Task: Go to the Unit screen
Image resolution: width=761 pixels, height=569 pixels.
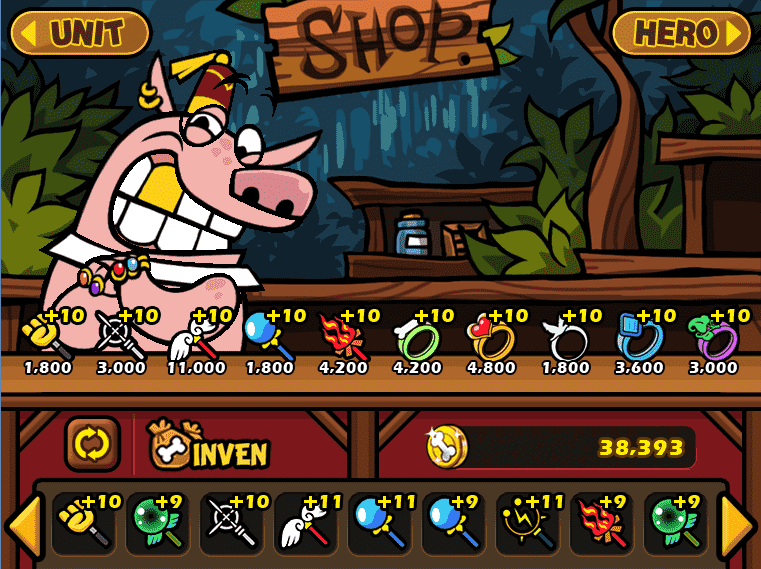Action: (80, 33)
